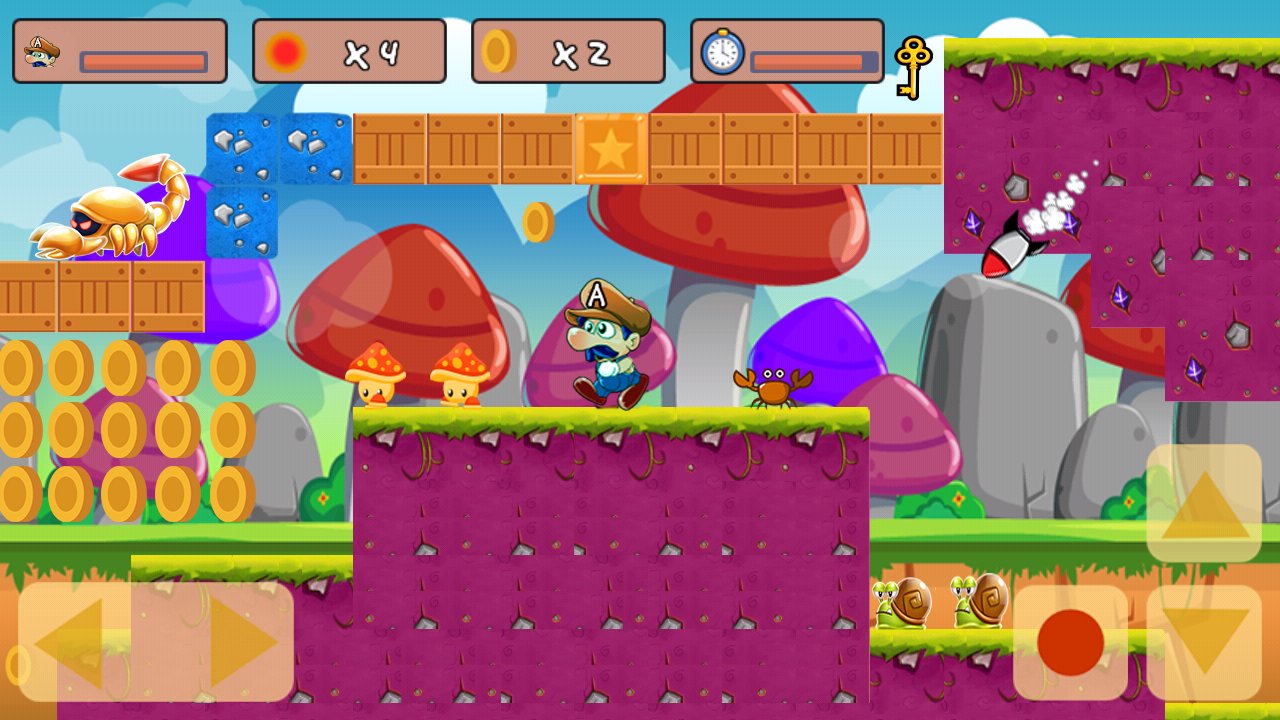Tap the golden scorpion enemy
The image size is (1280, 720).
(110, 215)
